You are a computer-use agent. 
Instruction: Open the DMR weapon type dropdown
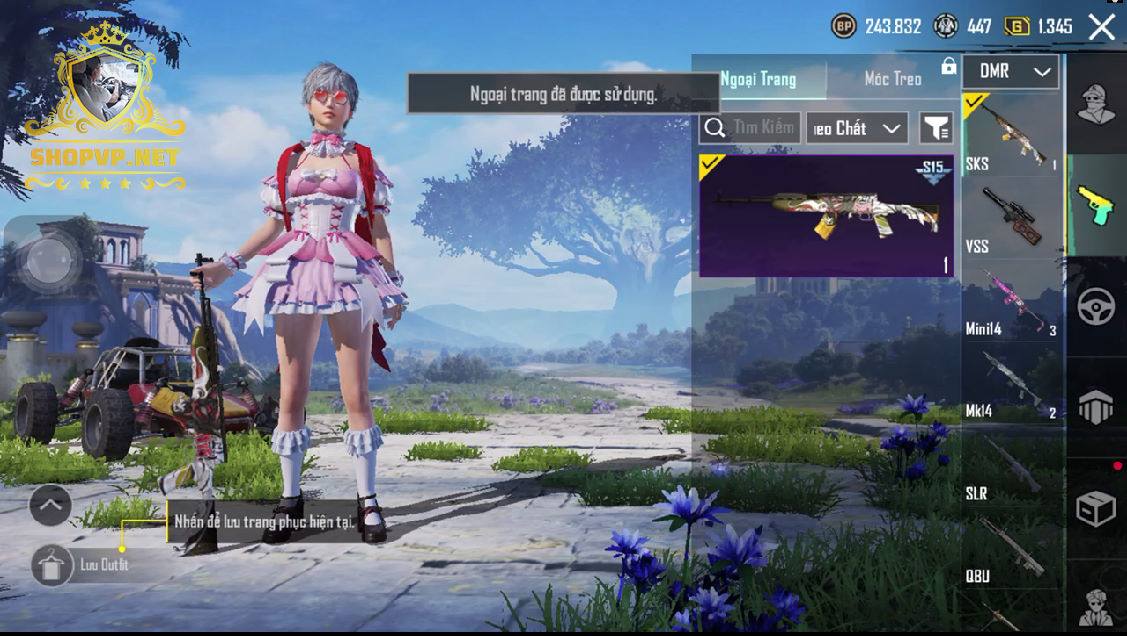coord(1011,72)
